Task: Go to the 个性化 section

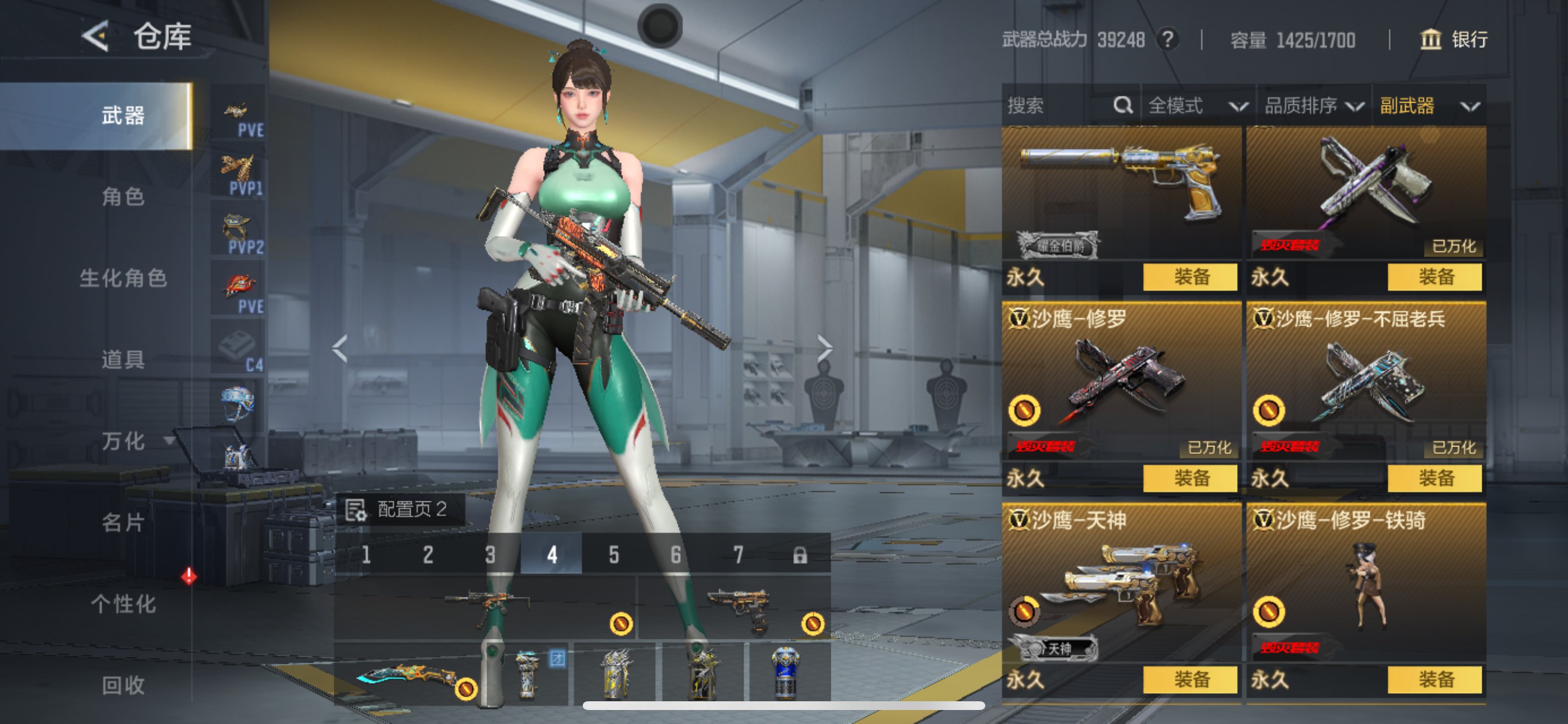Action: coord(123,604)
